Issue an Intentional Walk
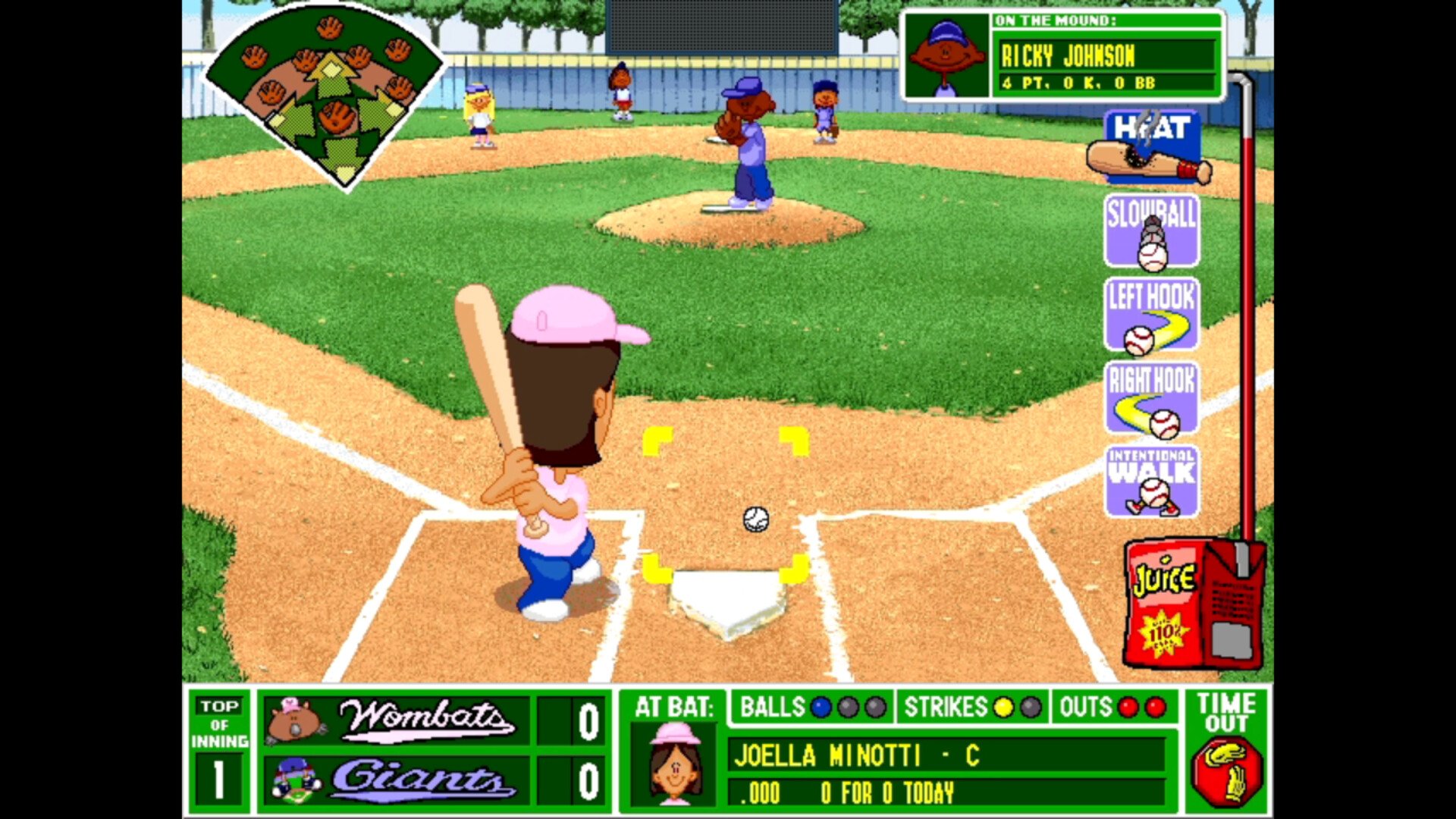This screenshot has width=1456, height=819. click(x=1151, y=482)
